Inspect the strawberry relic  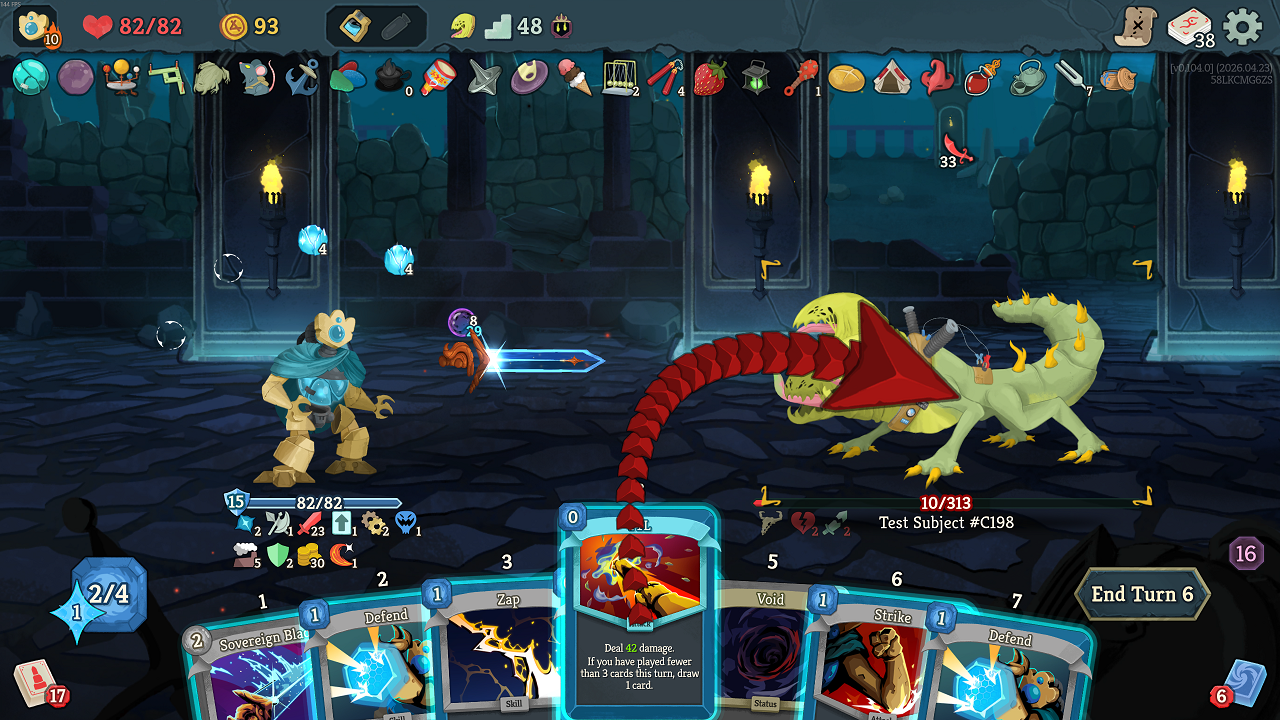709,77
